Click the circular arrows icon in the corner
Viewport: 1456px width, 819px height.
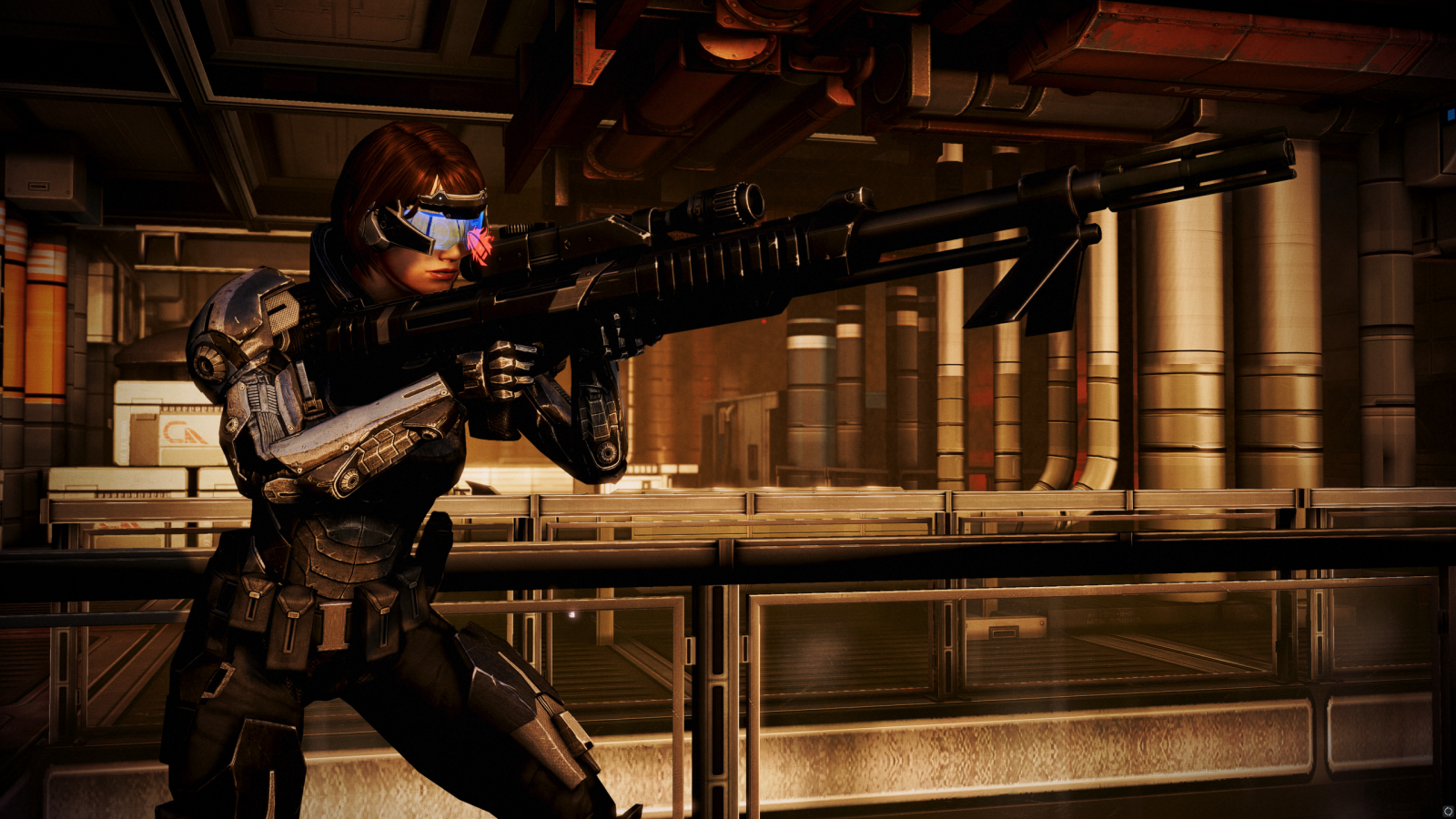(x=1447, y=811)
